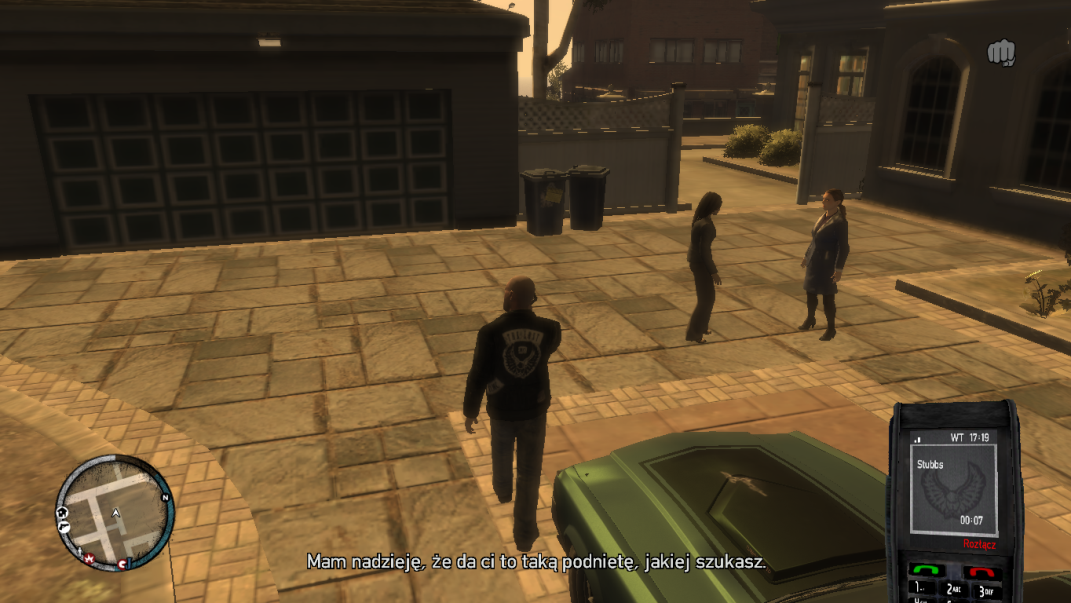Select the safehouse marker on the minimap
This screenshot has height=603, width=1071.
pyautogui.click(x=63, y=513)
